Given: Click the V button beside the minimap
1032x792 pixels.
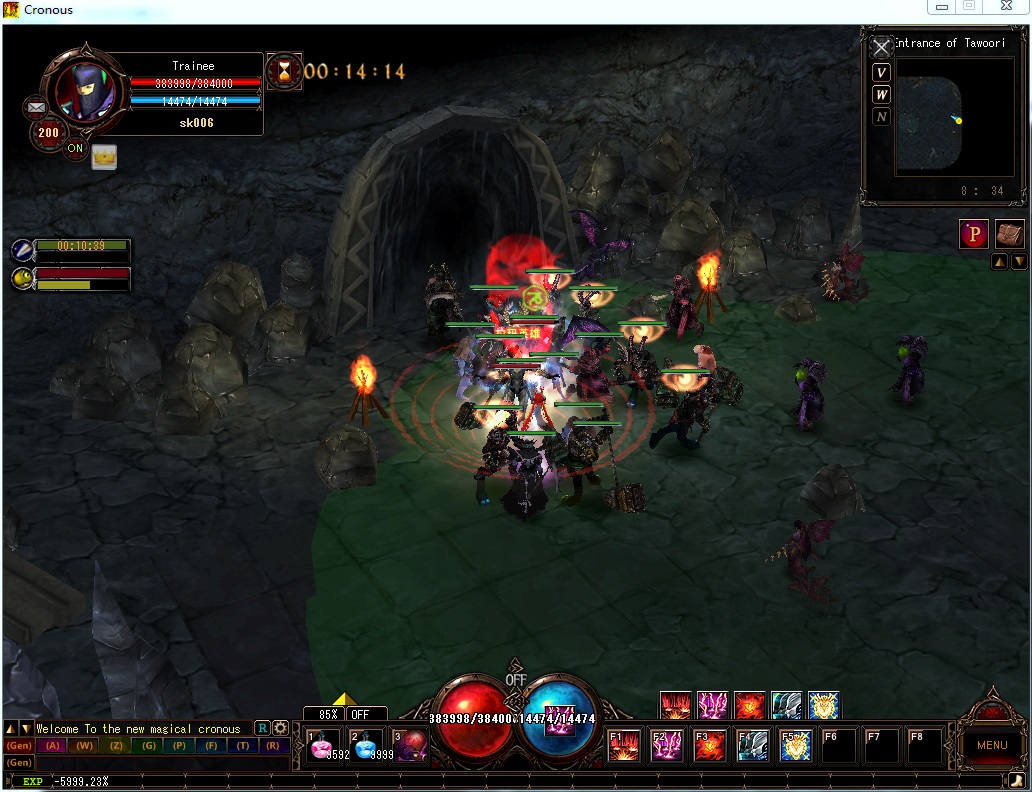Looking at the screenshot, I should tap(881, 72).
